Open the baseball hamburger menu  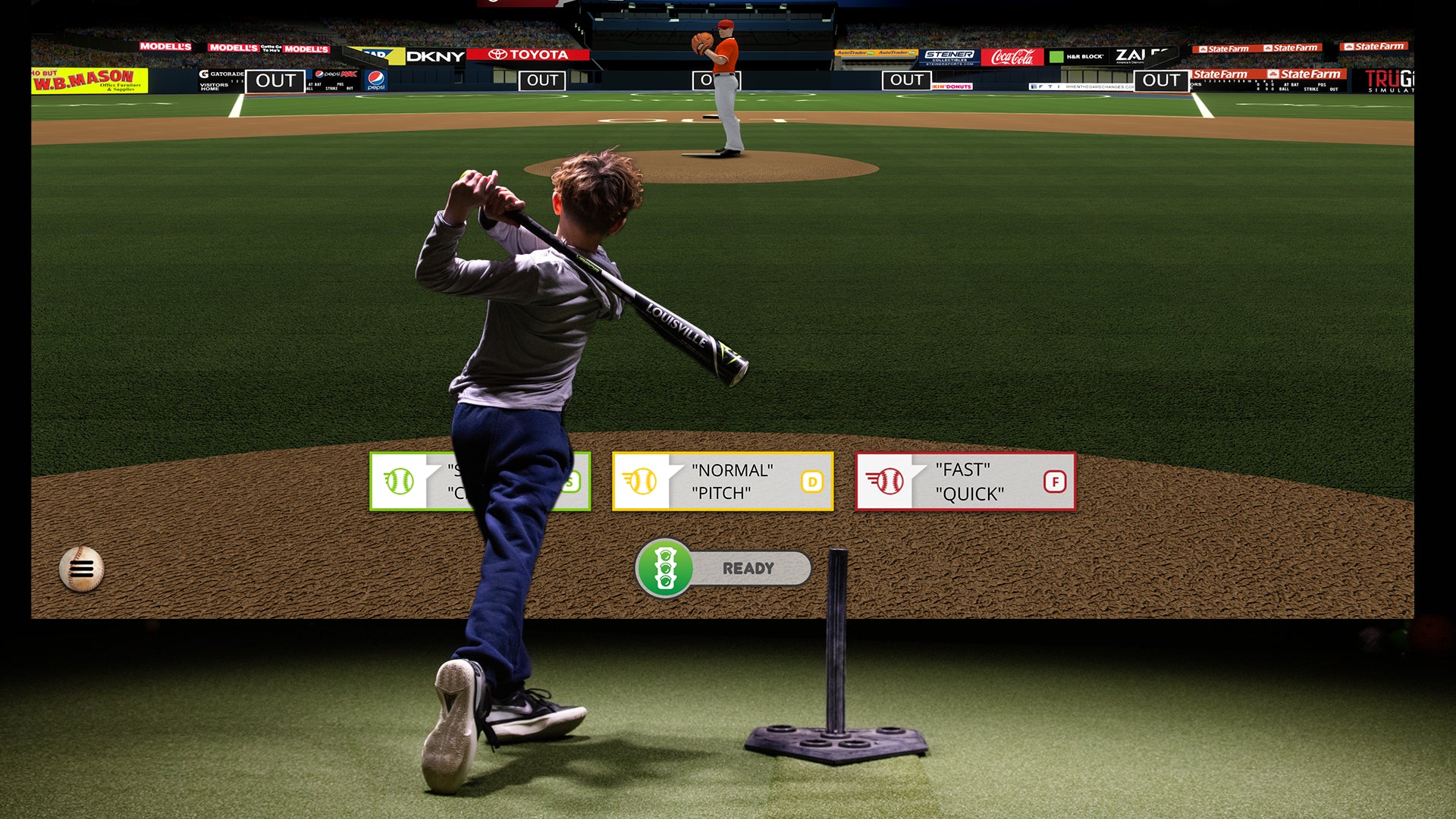click(x=83, y=569)
